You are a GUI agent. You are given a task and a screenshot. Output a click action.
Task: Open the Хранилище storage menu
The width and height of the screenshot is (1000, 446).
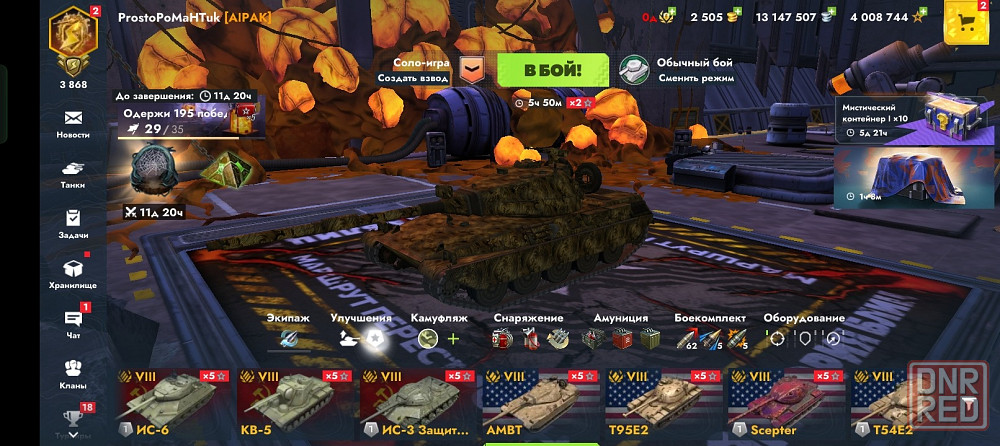coord(73,273)
